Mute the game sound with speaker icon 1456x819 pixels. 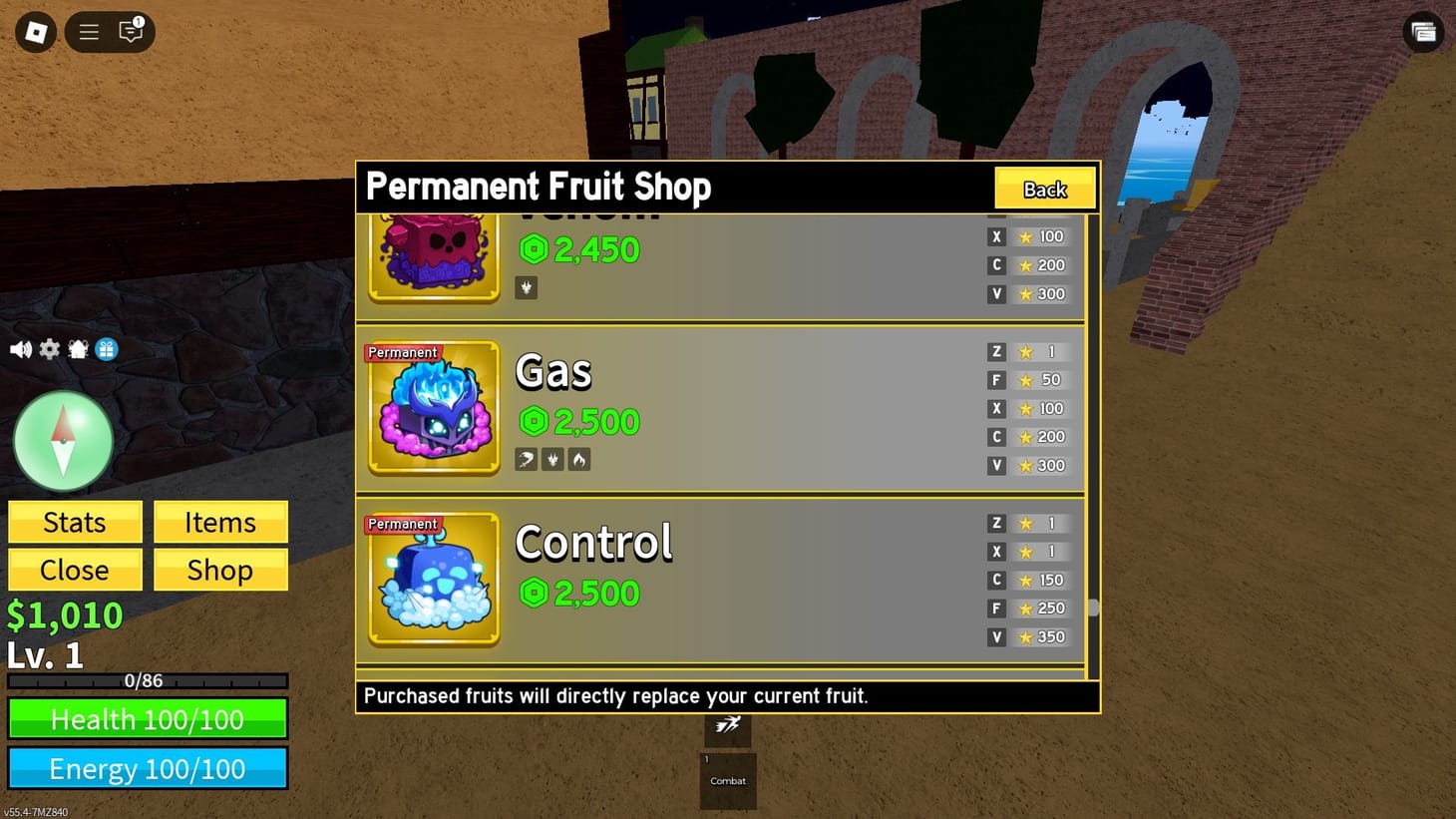(x=20, y=349)
